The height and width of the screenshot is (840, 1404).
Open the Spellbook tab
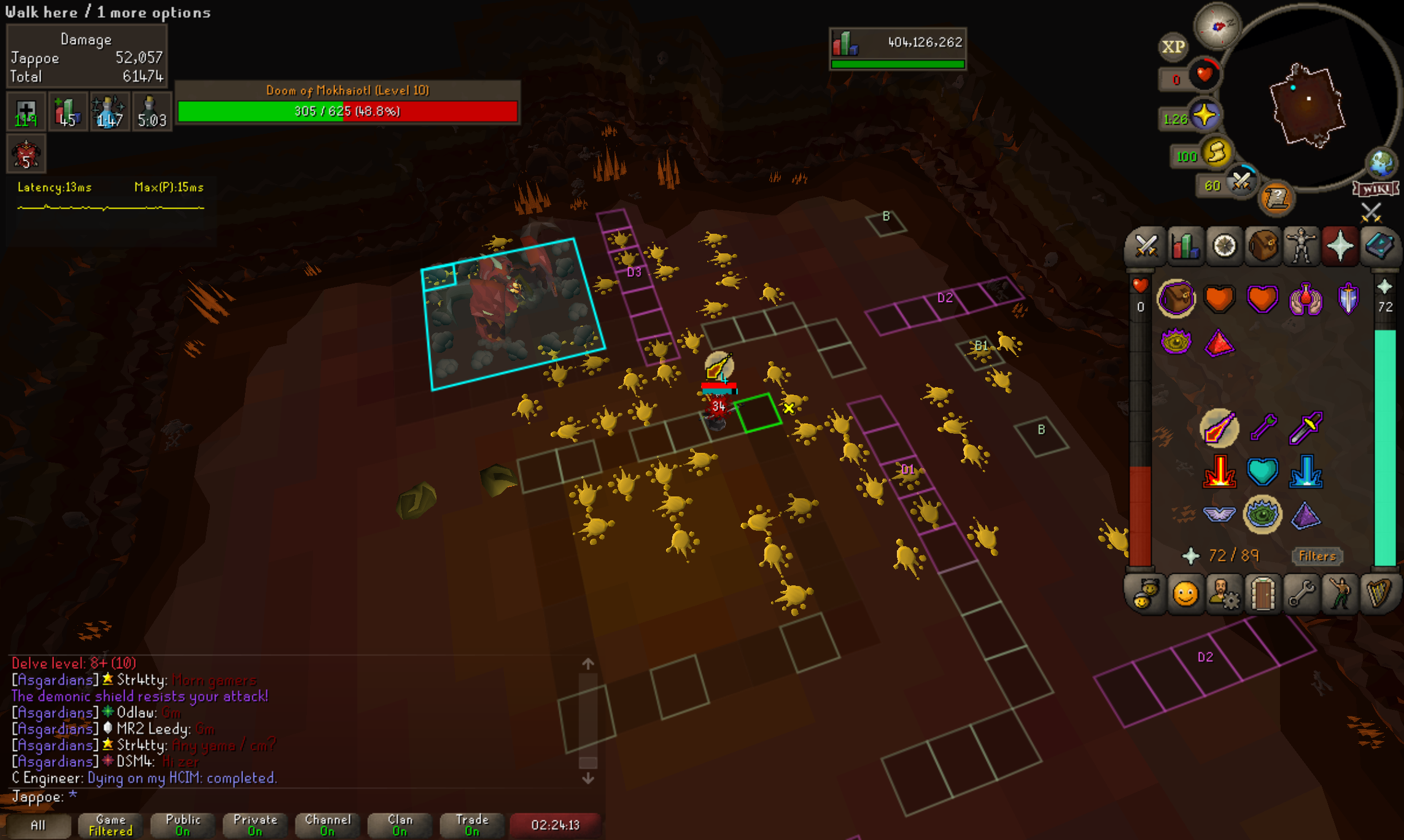[1379, 247]
